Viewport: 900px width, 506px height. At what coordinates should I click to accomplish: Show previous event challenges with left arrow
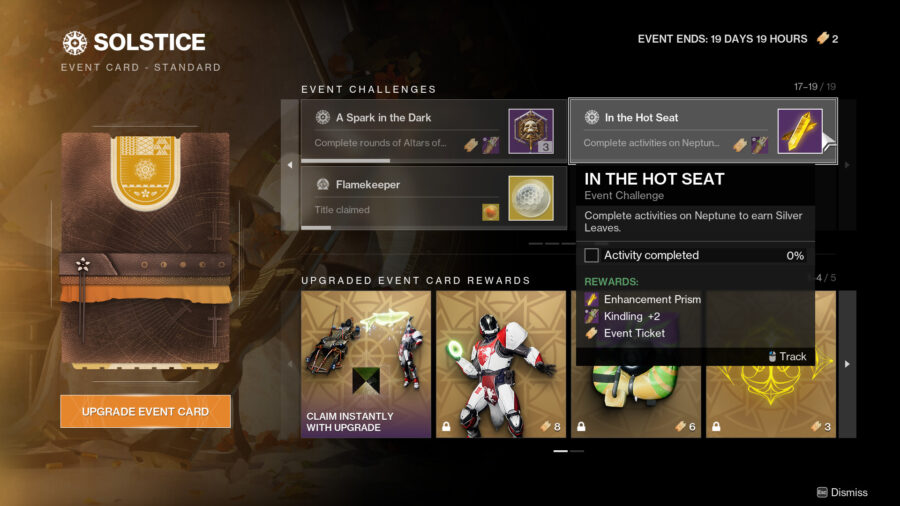291,164
